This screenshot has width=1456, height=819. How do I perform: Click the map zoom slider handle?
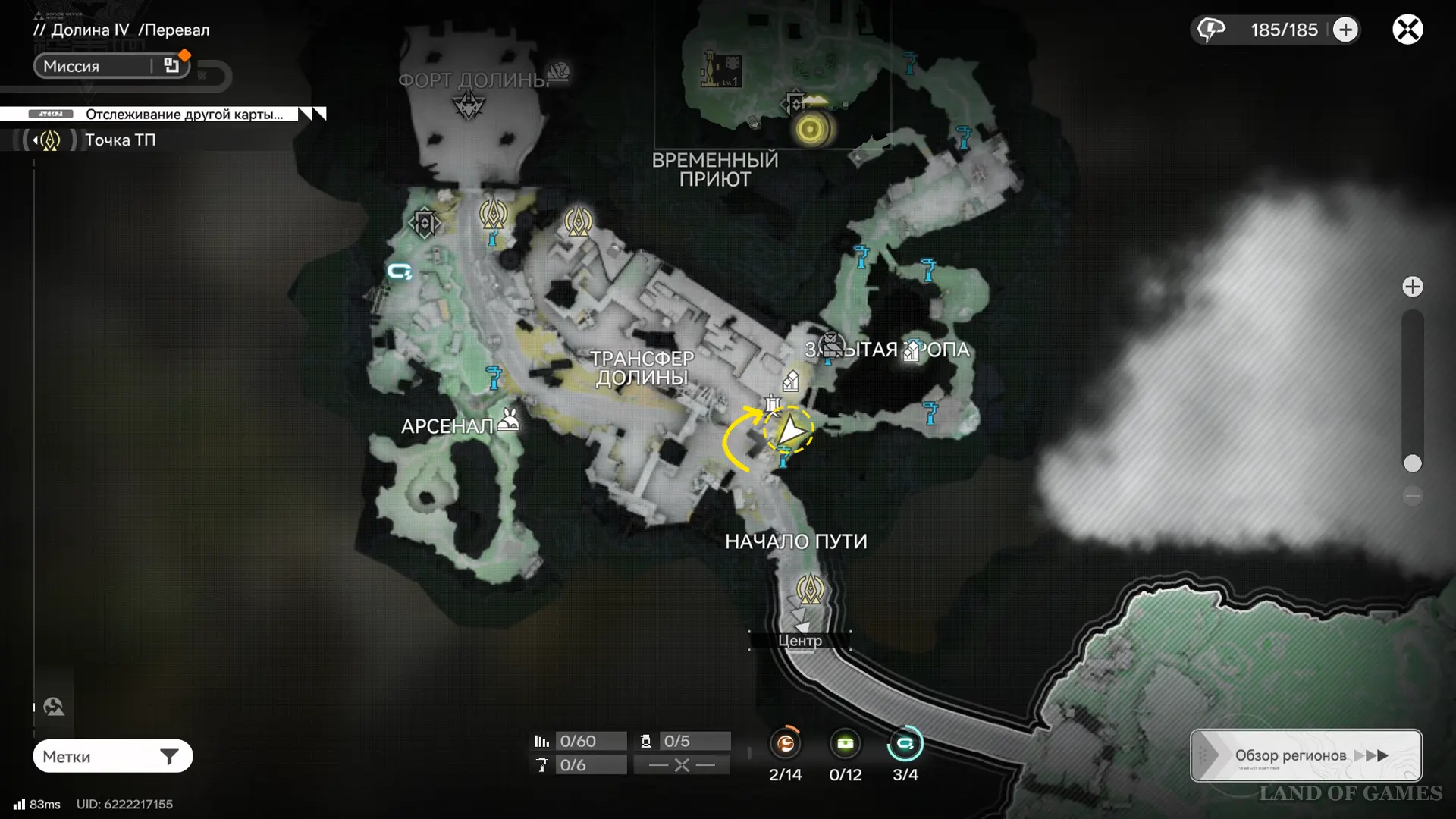[1412, 463]
